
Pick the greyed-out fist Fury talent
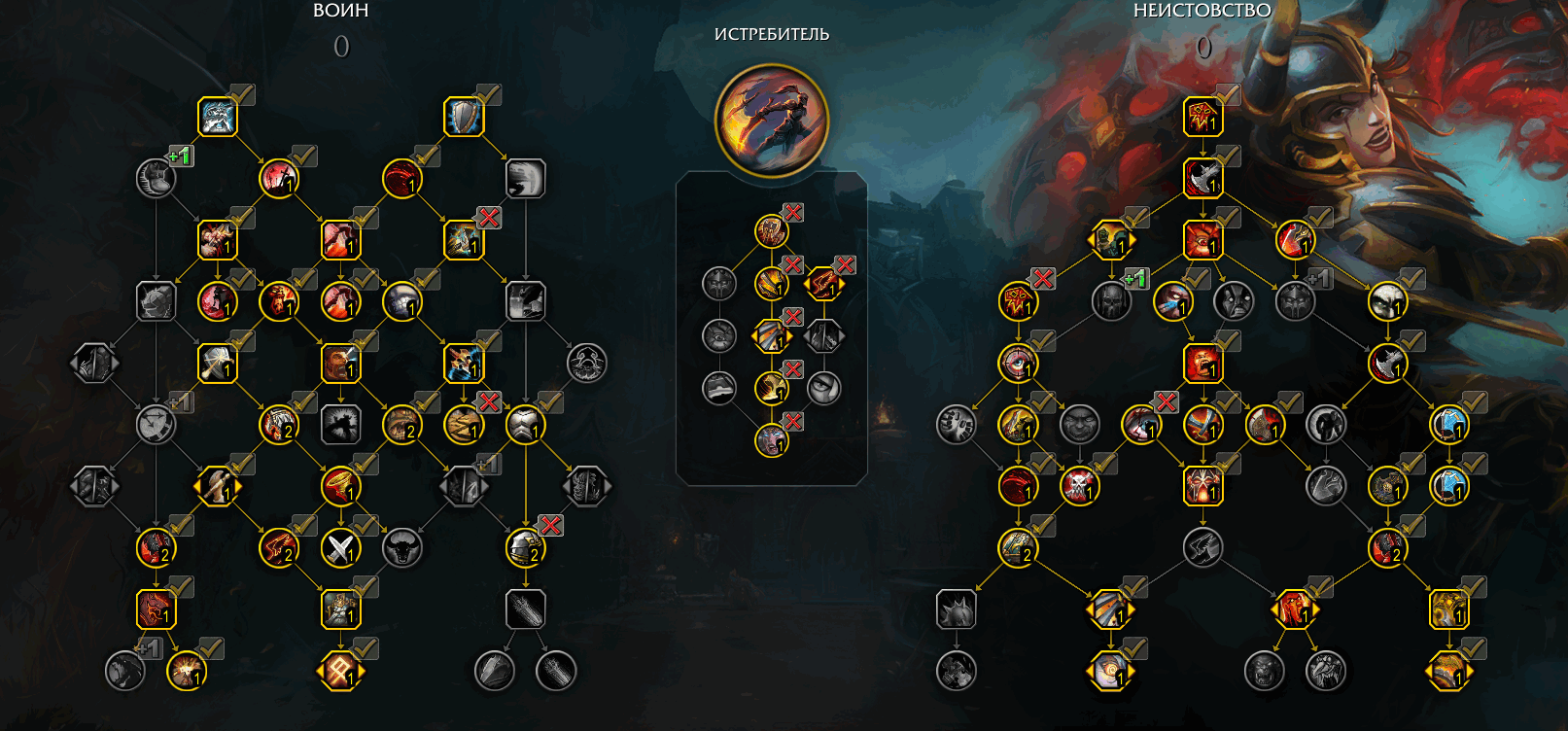click(957, 425)
